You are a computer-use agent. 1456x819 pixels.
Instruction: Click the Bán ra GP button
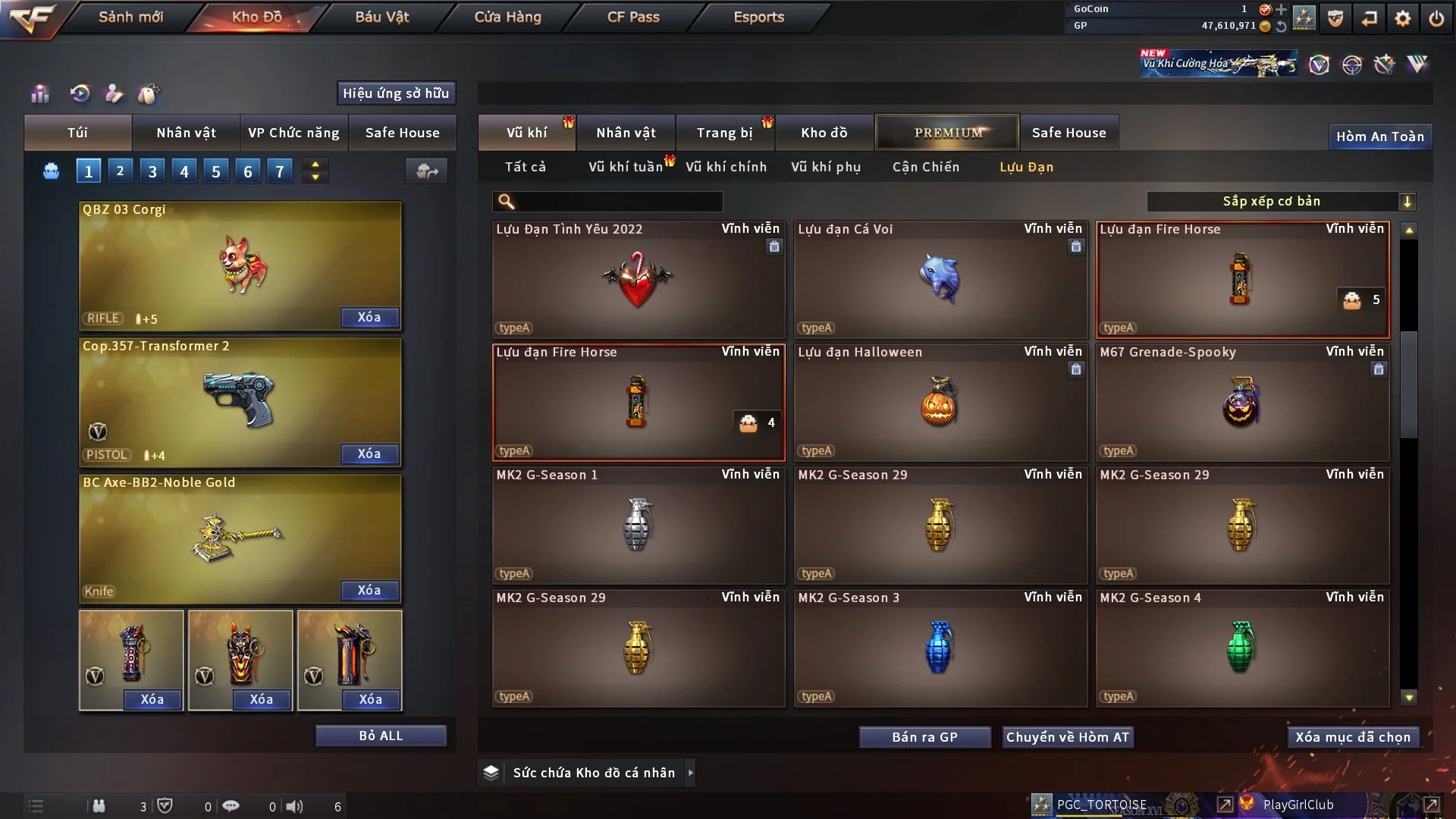click(x=924, y=737)
